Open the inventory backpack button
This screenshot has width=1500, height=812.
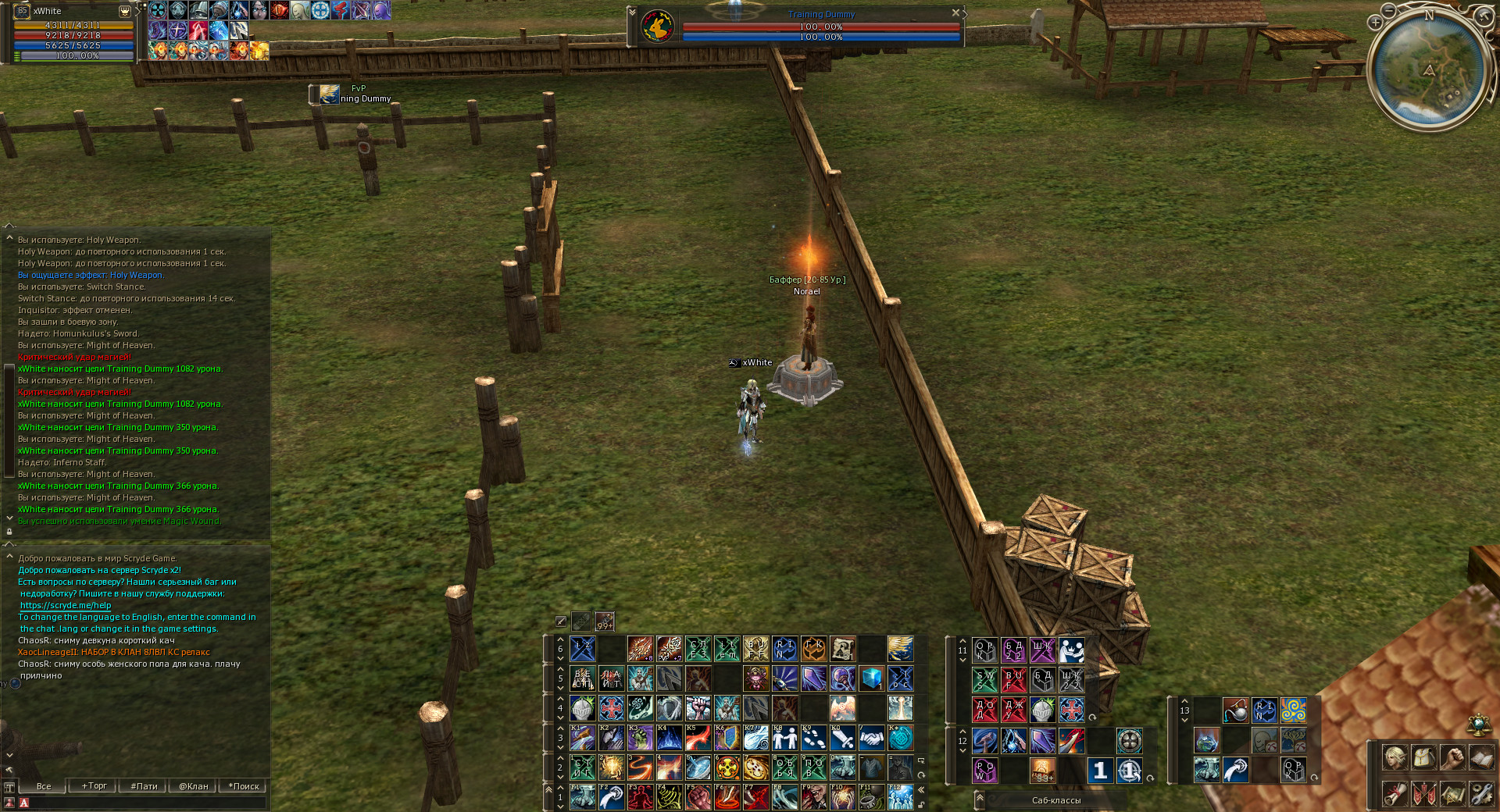point(1423,757)
